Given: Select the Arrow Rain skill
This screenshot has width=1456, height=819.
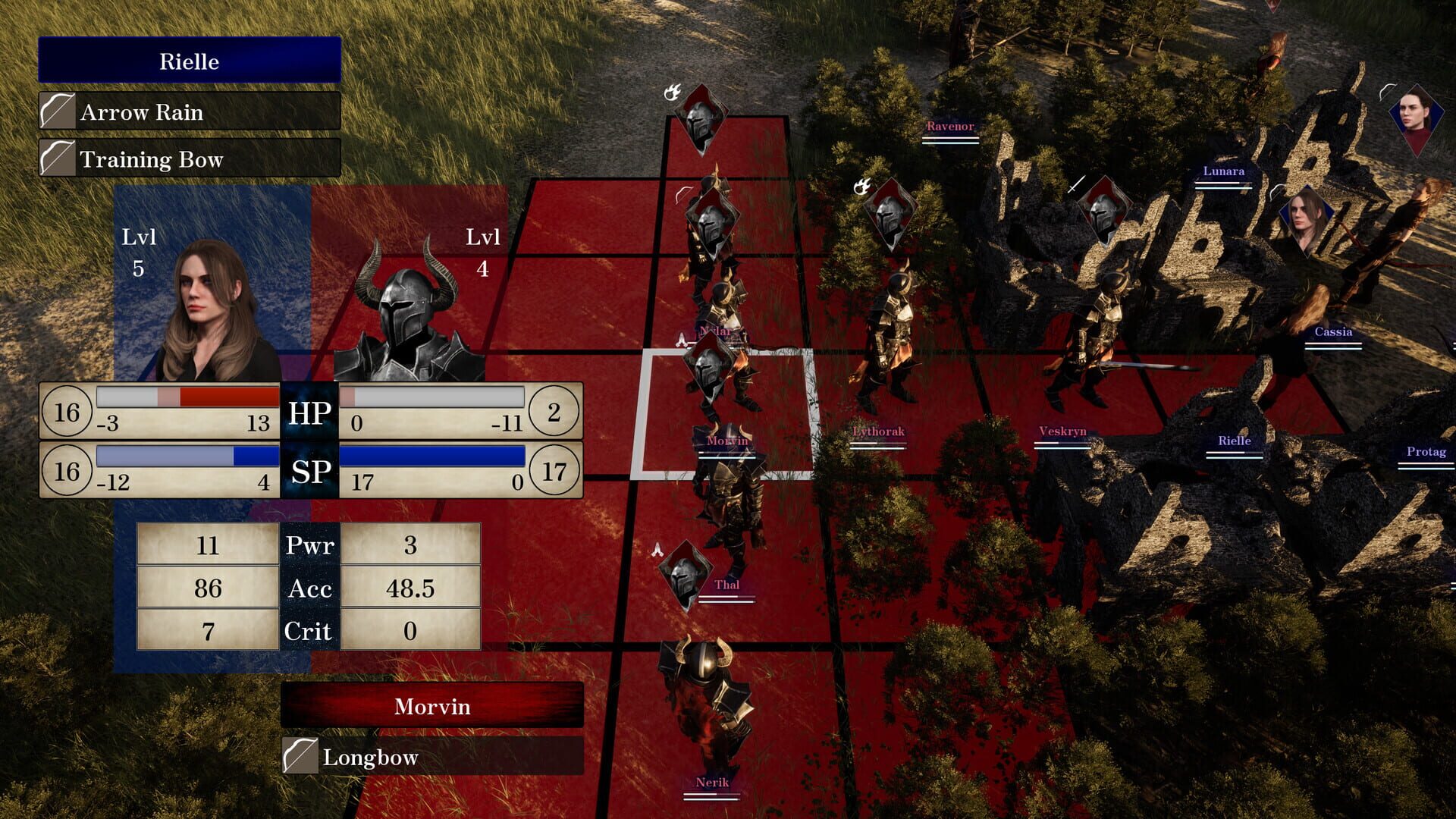Looking at the screenshot, I should pyautogui.click(x=190, y=112).
